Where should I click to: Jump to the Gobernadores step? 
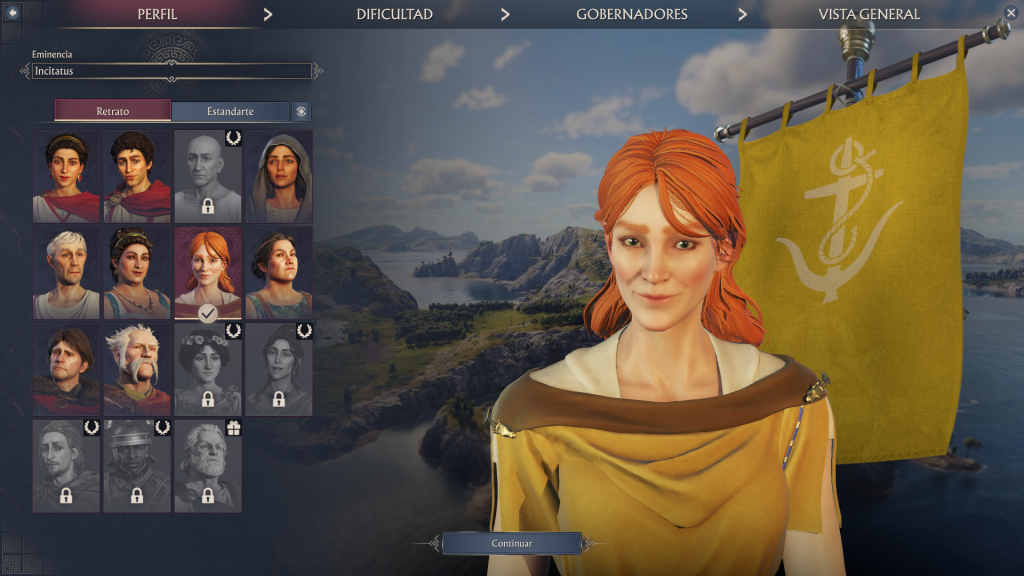(x=631, y=14)
